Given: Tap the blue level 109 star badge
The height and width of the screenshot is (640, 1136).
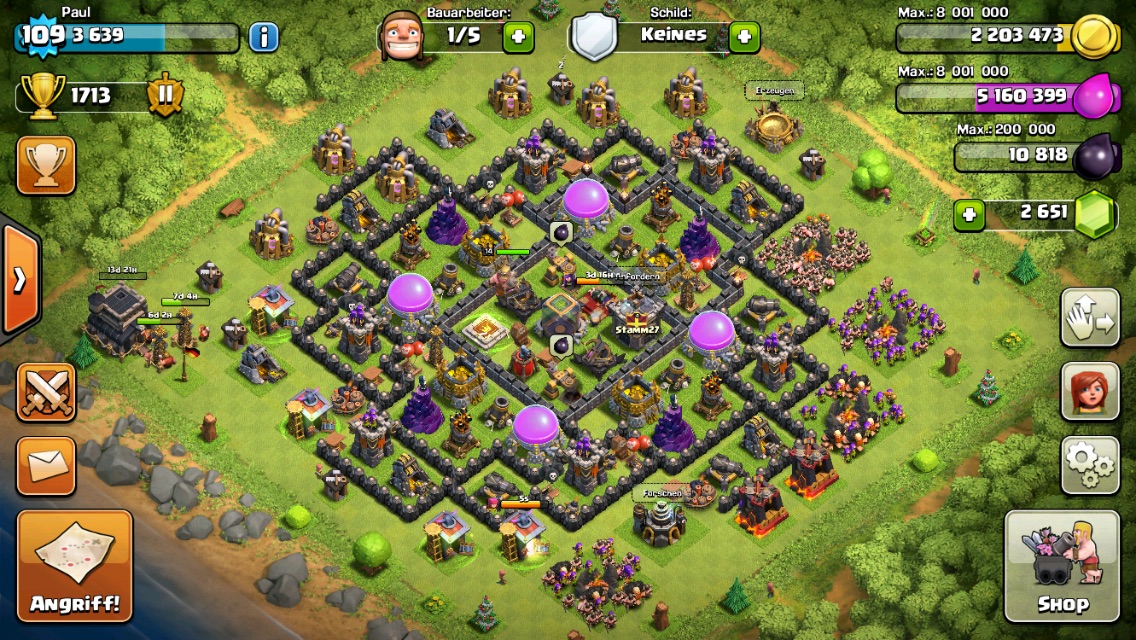Looking at the screenshot, I should (x=42, y=36).
